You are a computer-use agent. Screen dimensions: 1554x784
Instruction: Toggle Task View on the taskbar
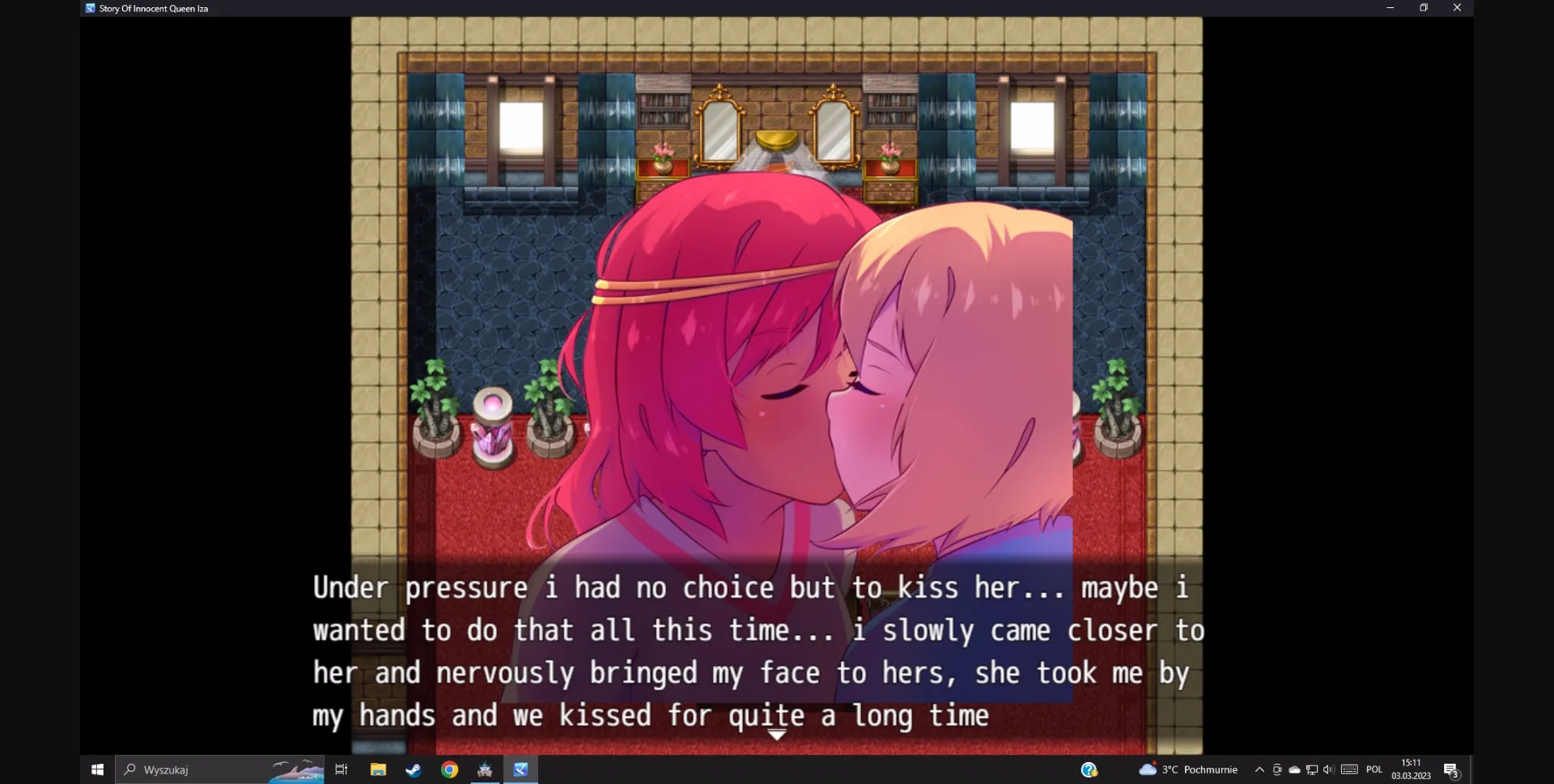342,769
